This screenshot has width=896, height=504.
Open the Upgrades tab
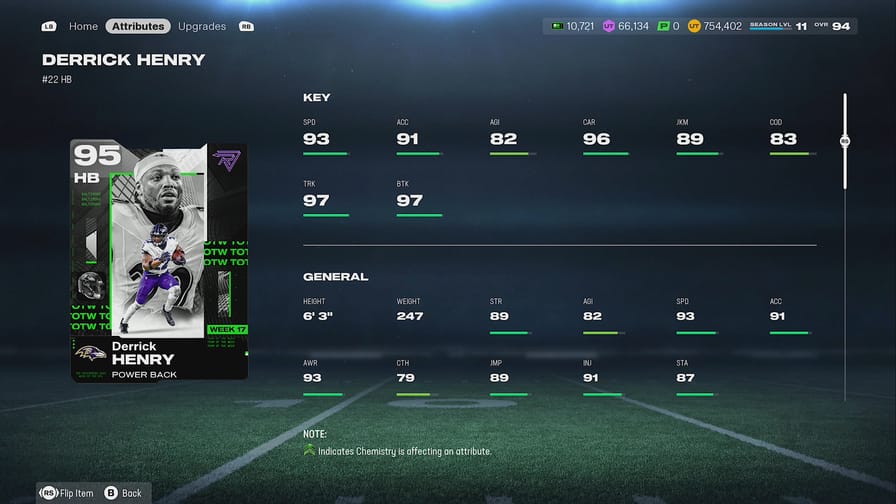[201, 26]
